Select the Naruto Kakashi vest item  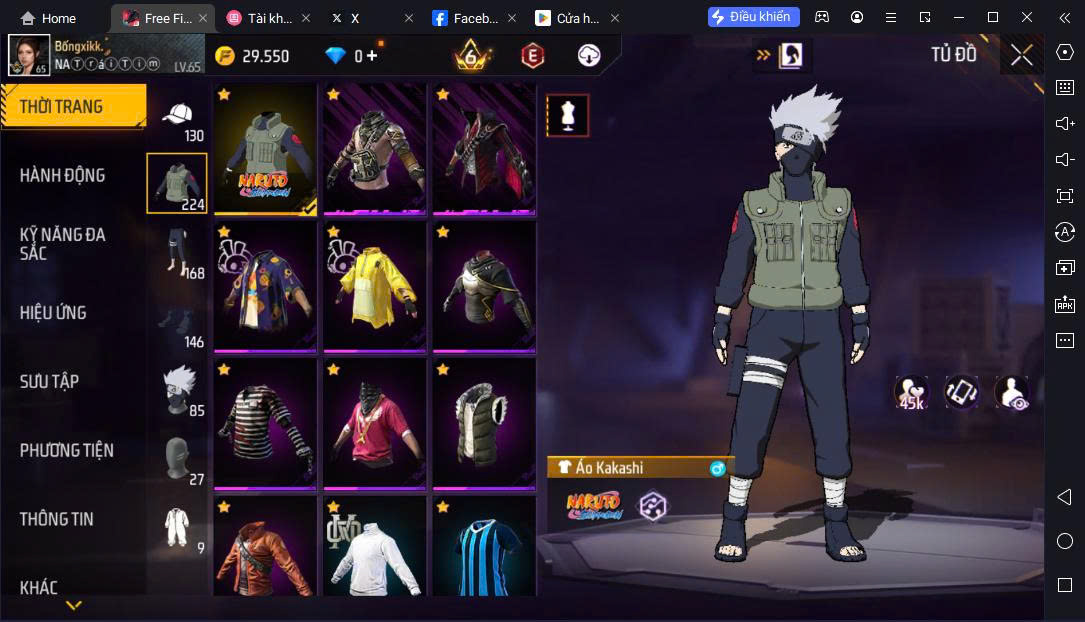click(265, 150)
